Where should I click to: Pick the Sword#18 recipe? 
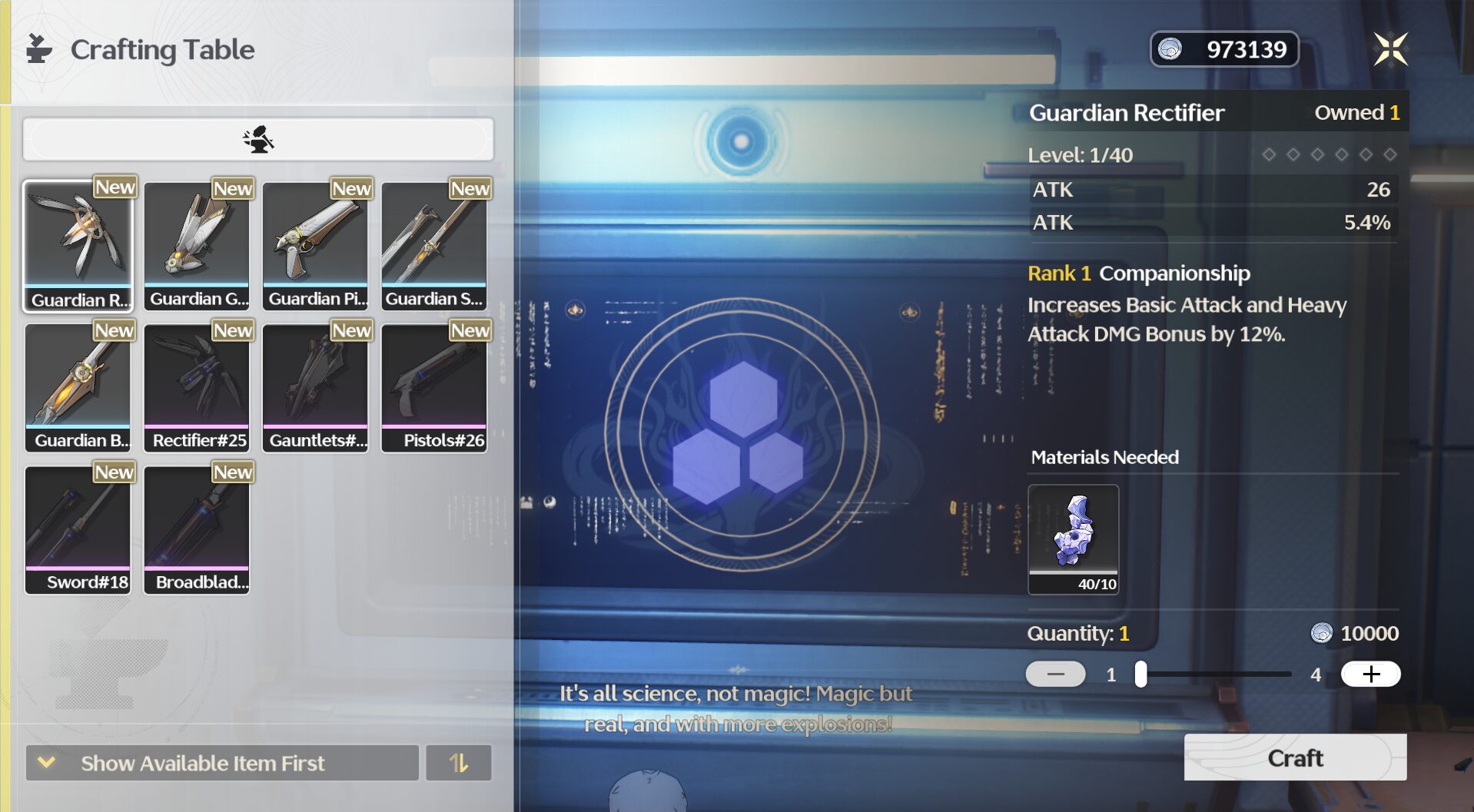pos(78,530)
